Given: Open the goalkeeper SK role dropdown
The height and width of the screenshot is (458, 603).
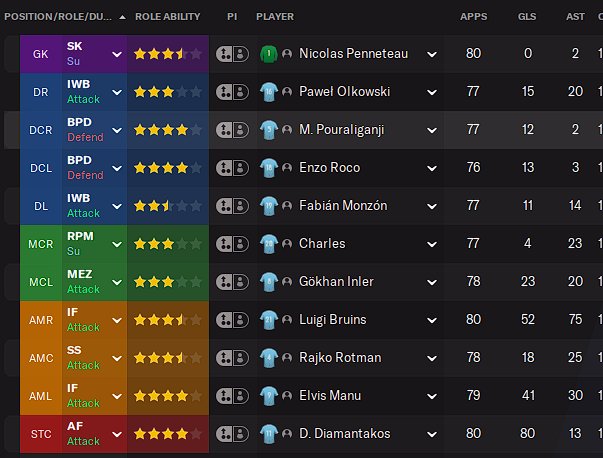Looking at the screenshot, I should click(x=117, y=54).
